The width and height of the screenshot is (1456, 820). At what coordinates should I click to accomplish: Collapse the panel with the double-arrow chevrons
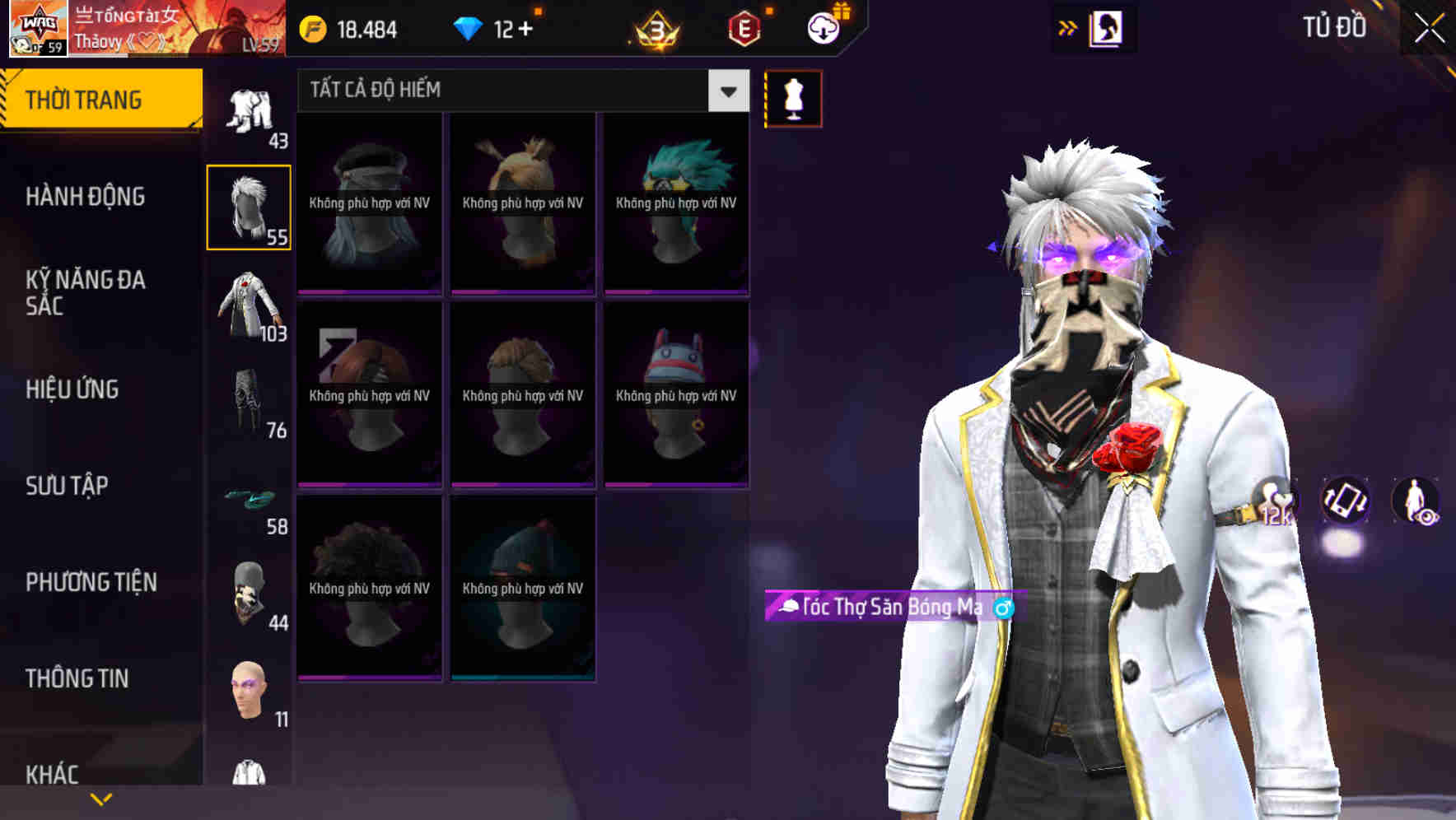(x=1066, y=27)
